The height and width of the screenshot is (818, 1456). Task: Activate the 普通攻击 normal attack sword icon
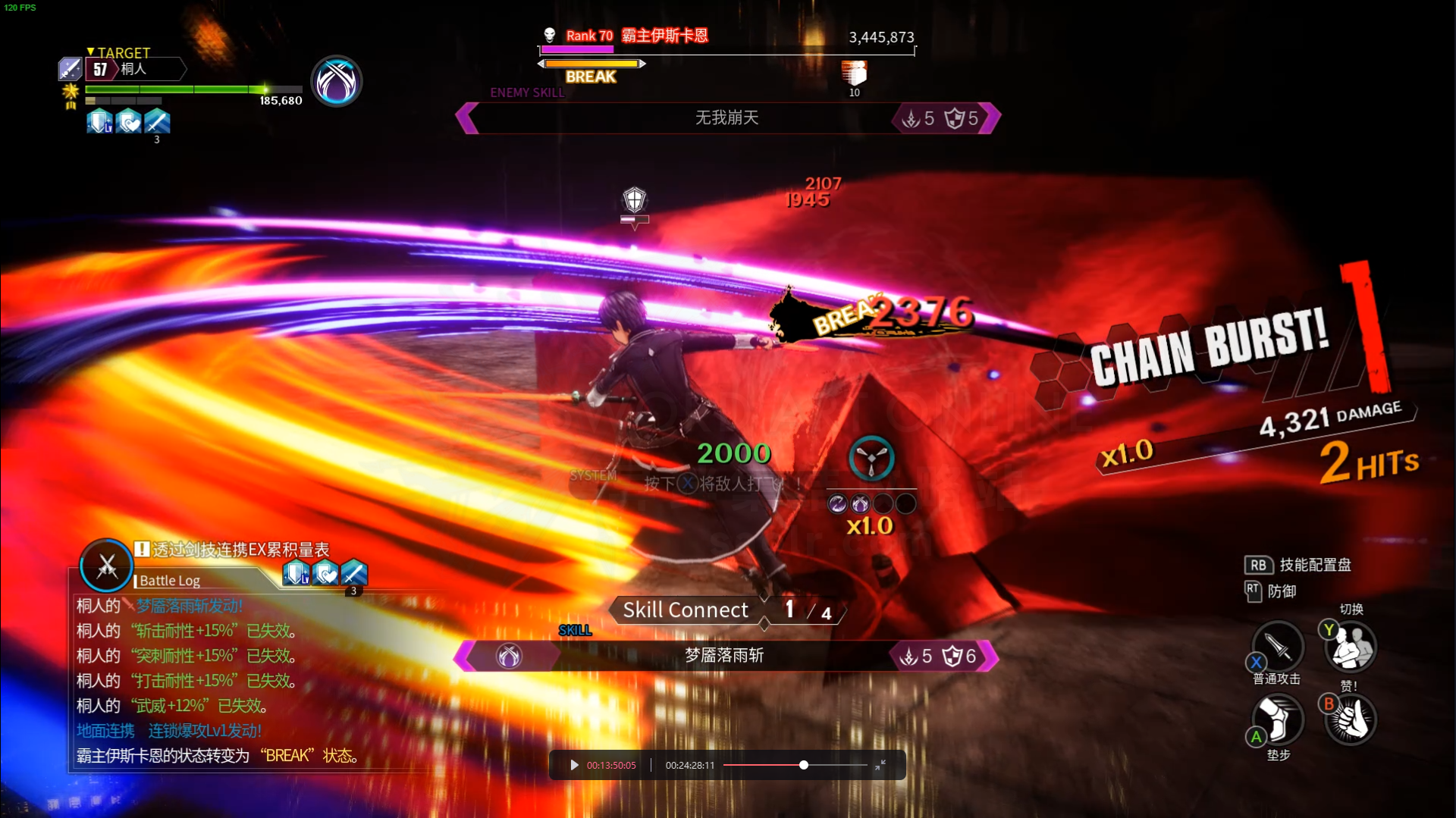point(1278,647)
